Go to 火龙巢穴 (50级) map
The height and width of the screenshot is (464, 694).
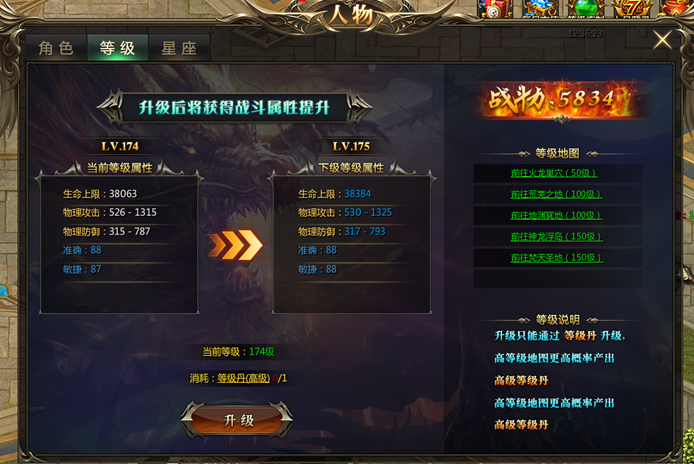pyautogui.click(x=556, y=172)
